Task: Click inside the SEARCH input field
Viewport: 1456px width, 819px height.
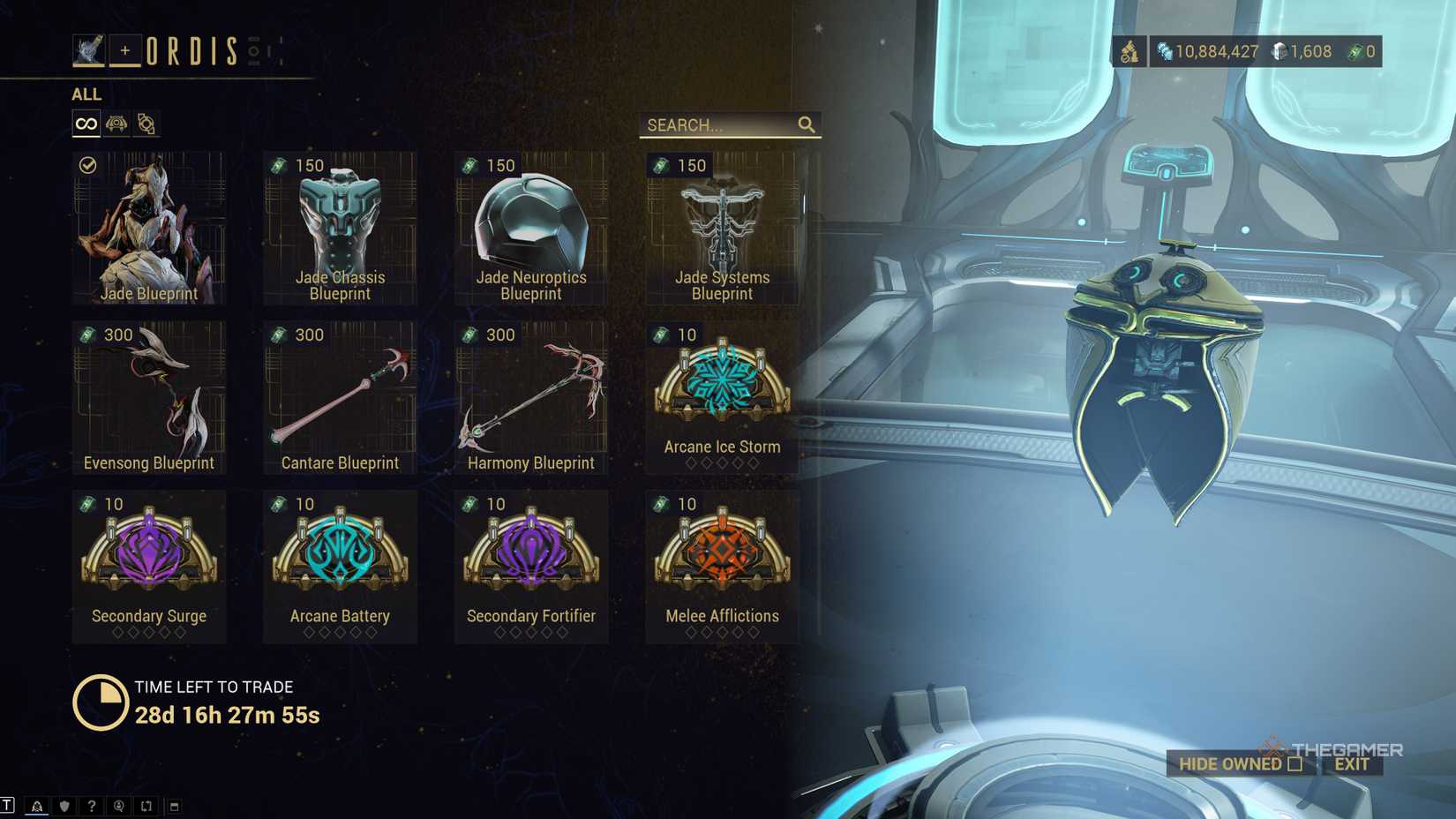Action: tap(715, 124)
